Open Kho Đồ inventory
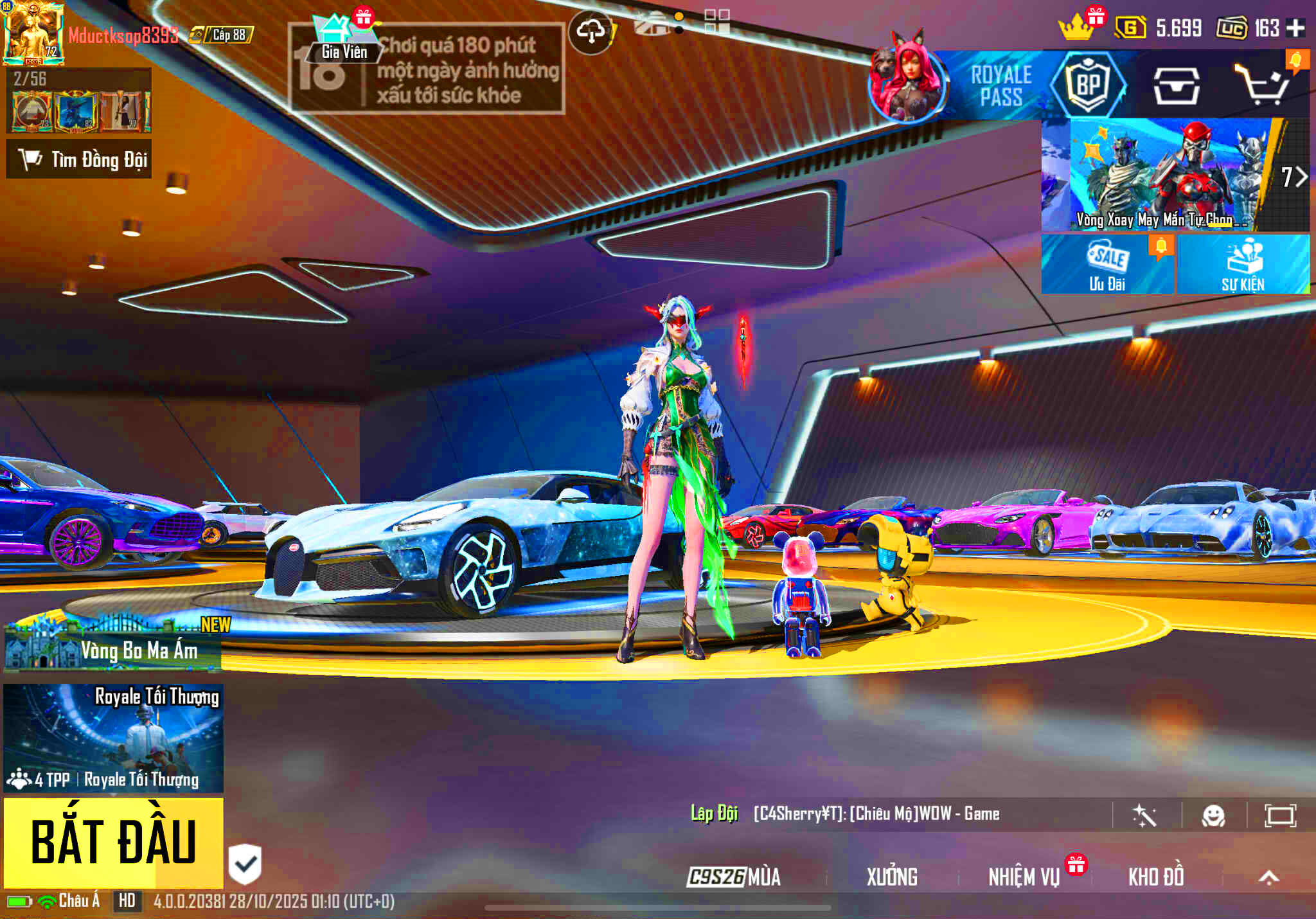 1156,877
